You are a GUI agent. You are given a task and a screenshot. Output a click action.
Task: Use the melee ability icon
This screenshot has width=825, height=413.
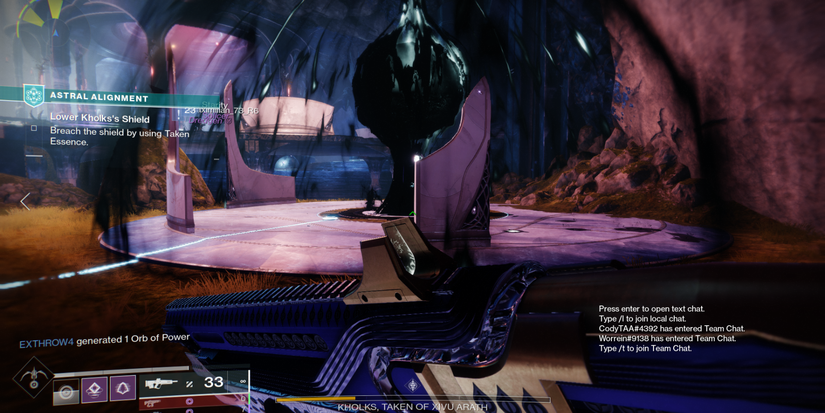95,387
